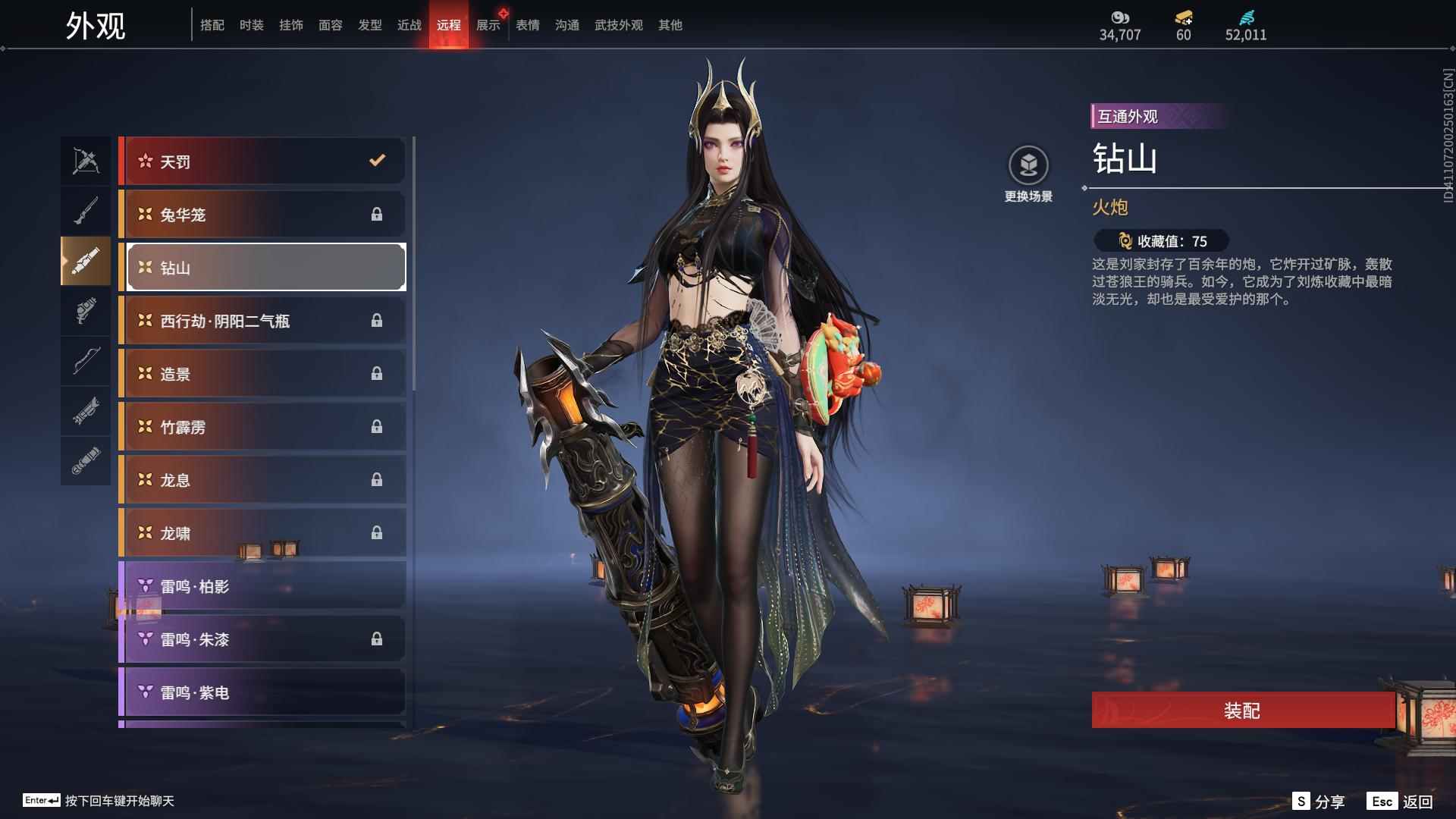Screen dimensions: 1456x819
Task: Show the 展示 tab
Action: point(488,25)
